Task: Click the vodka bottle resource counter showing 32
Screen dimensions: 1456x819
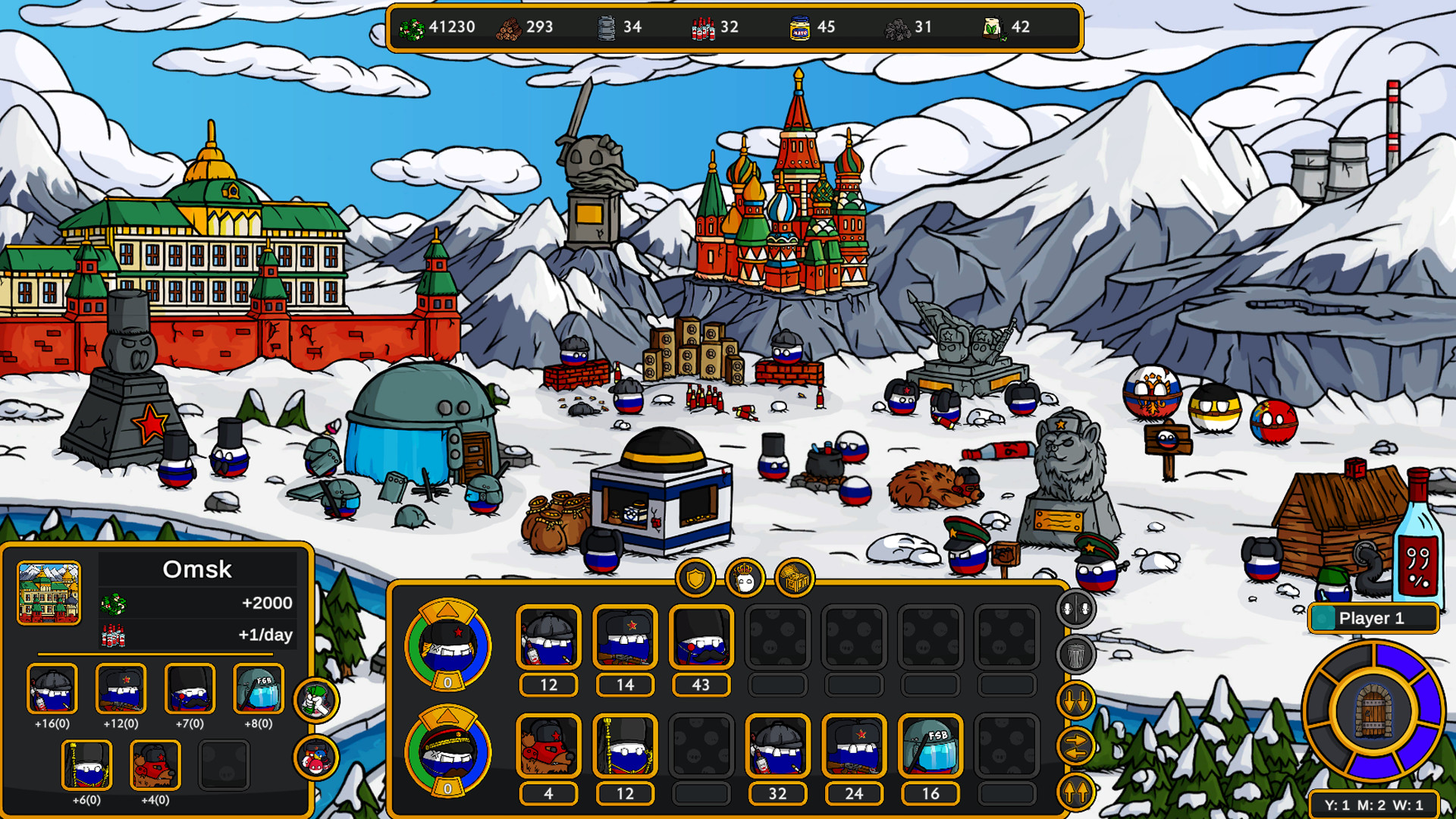Action: pos(717,27)
